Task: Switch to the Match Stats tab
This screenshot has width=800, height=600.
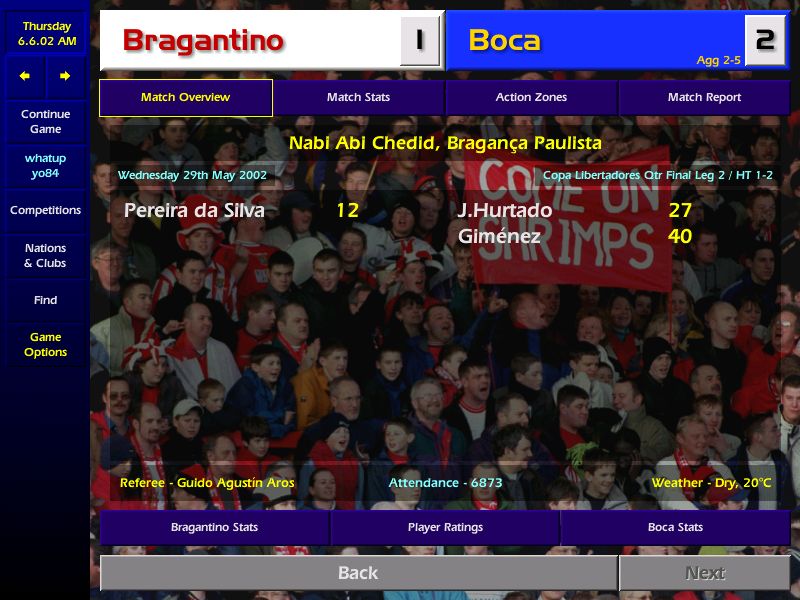Action: 358,97
